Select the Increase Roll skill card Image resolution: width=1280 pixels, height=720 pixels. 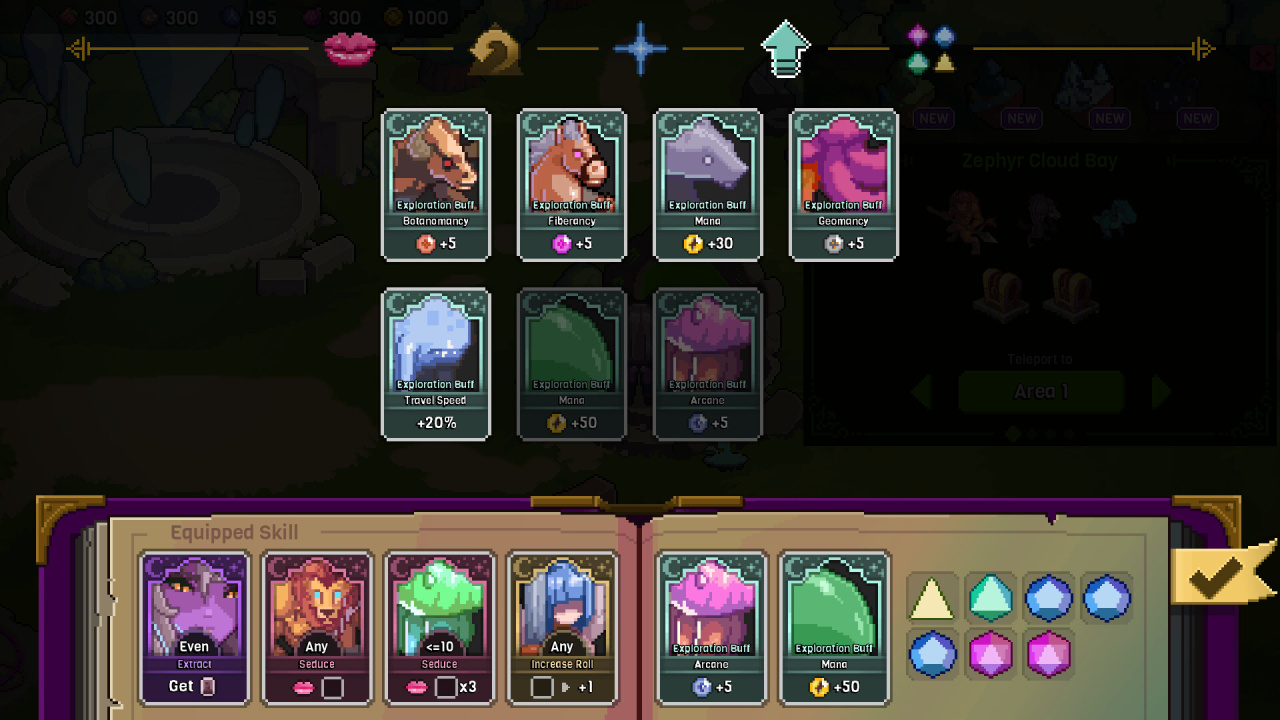(x=562, y=628)
